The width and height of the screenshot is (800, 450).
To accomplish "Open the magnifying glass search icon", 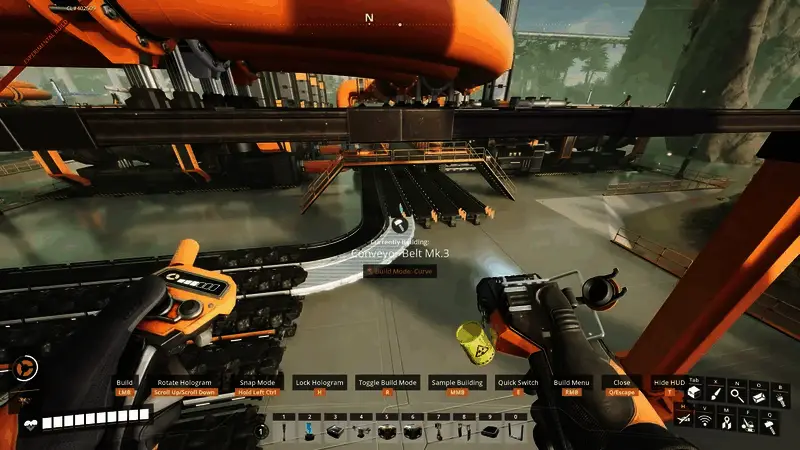I will [x=737, y=396].
